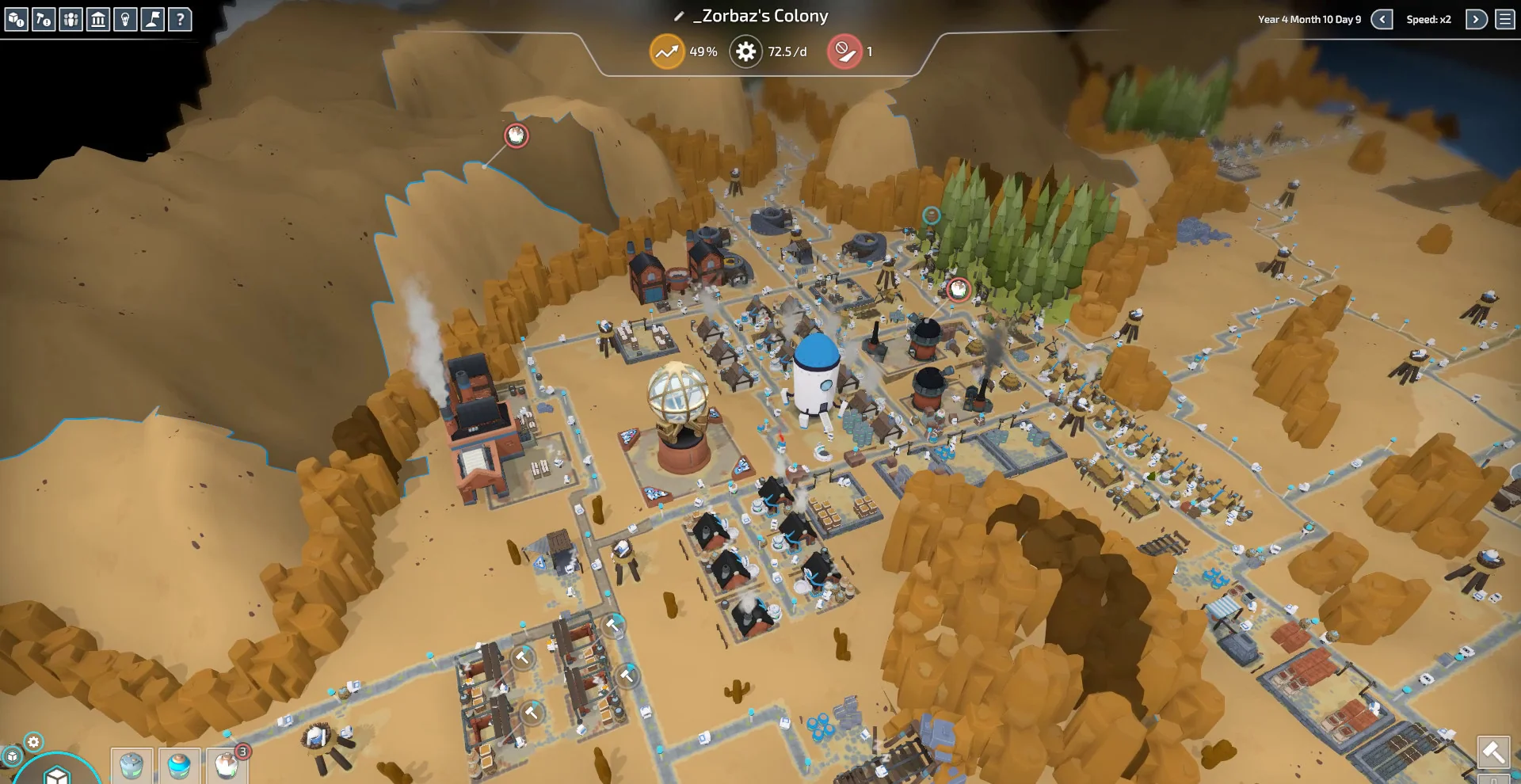Open the government building icon panel
The height and width of the screenshot is (784, 1521).
click(x=98, y=19)
